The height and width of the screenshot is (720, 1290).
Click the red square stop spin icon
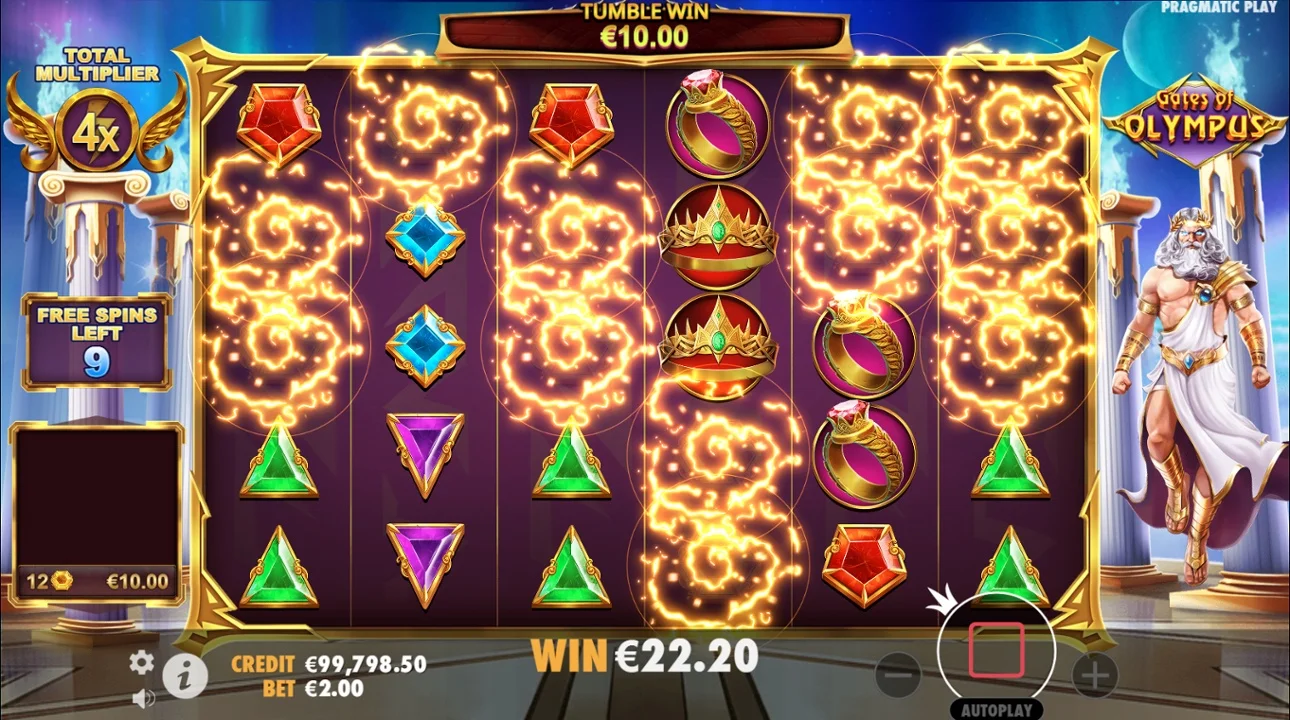(997, 648)
